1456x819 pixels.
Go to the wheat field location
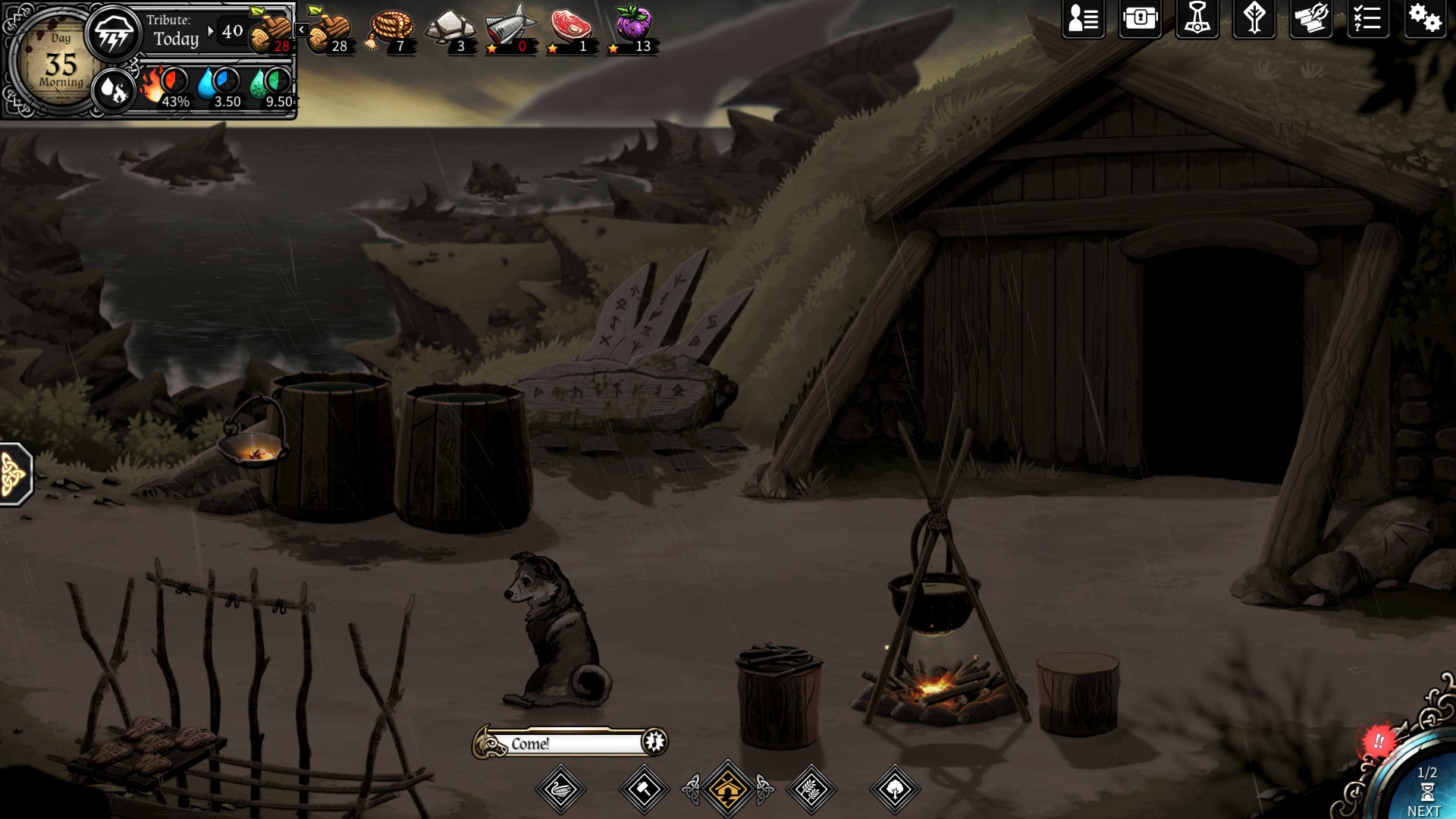pos(811,790)
